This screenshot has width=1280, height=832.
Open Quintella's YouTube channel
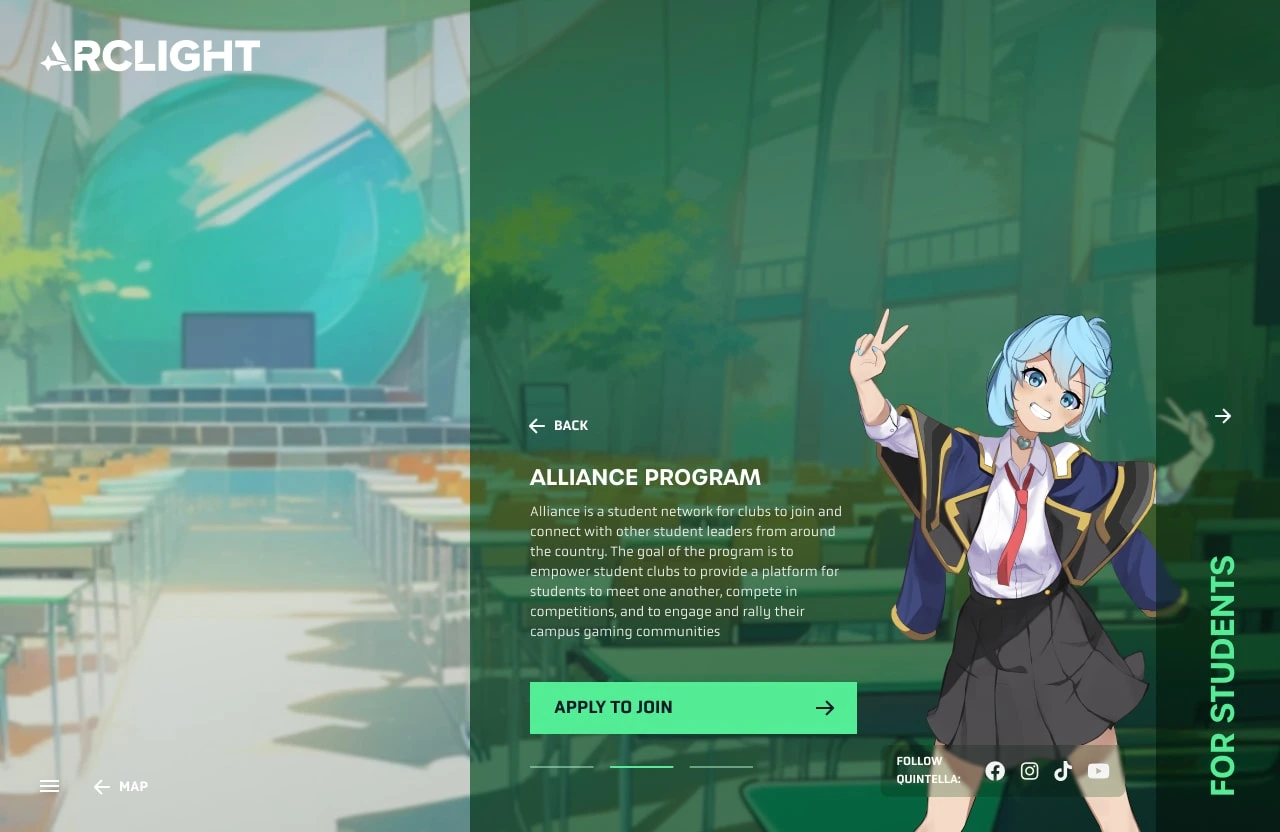(x=1098, y=771)
